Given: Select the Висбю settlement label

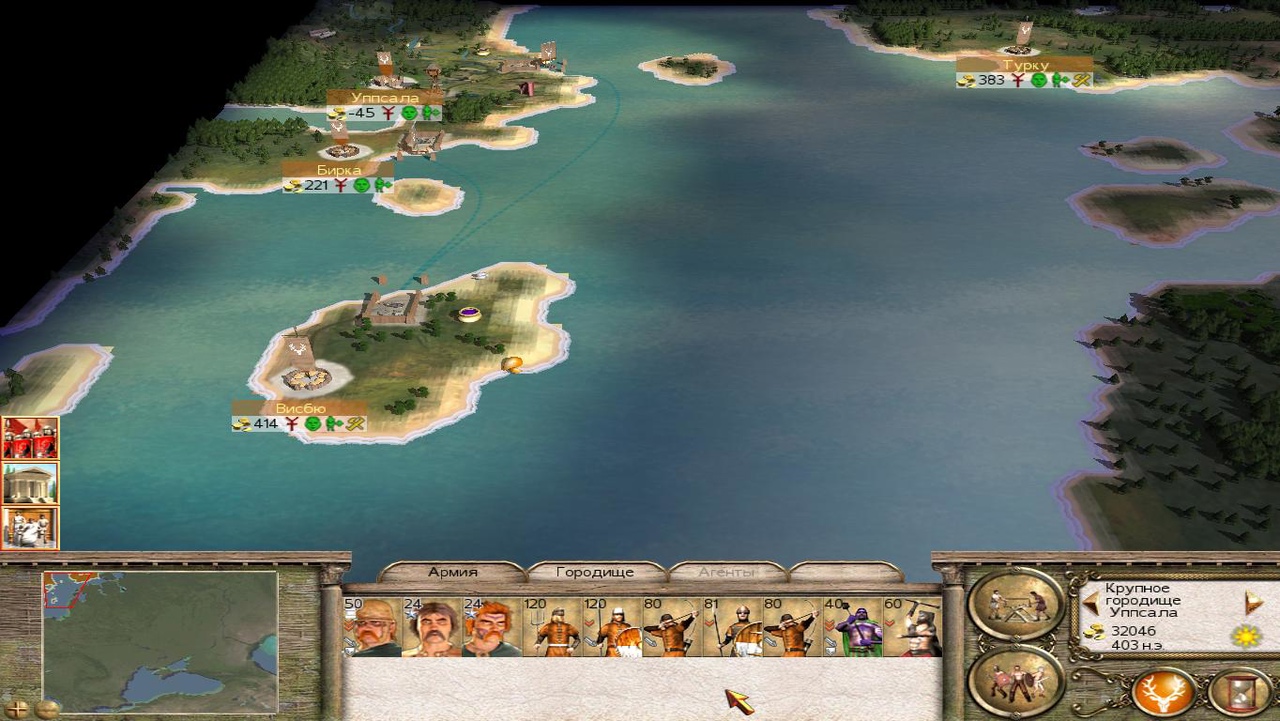Looking at the screenshot, I should pyautogui.click(x=300, y=409).
